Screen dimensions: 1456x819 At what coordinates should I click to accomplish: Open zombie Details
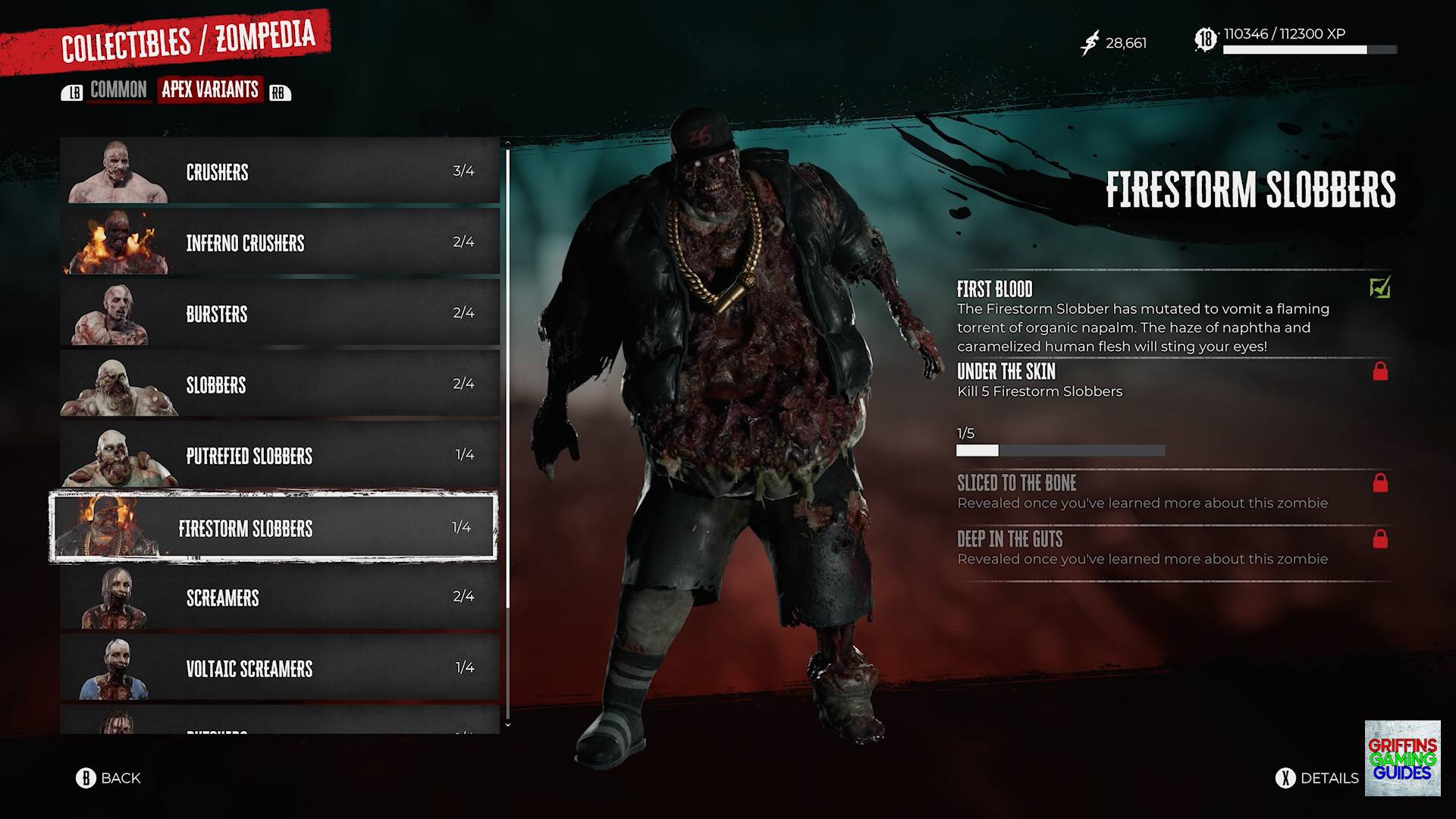tap(1317, 778)
